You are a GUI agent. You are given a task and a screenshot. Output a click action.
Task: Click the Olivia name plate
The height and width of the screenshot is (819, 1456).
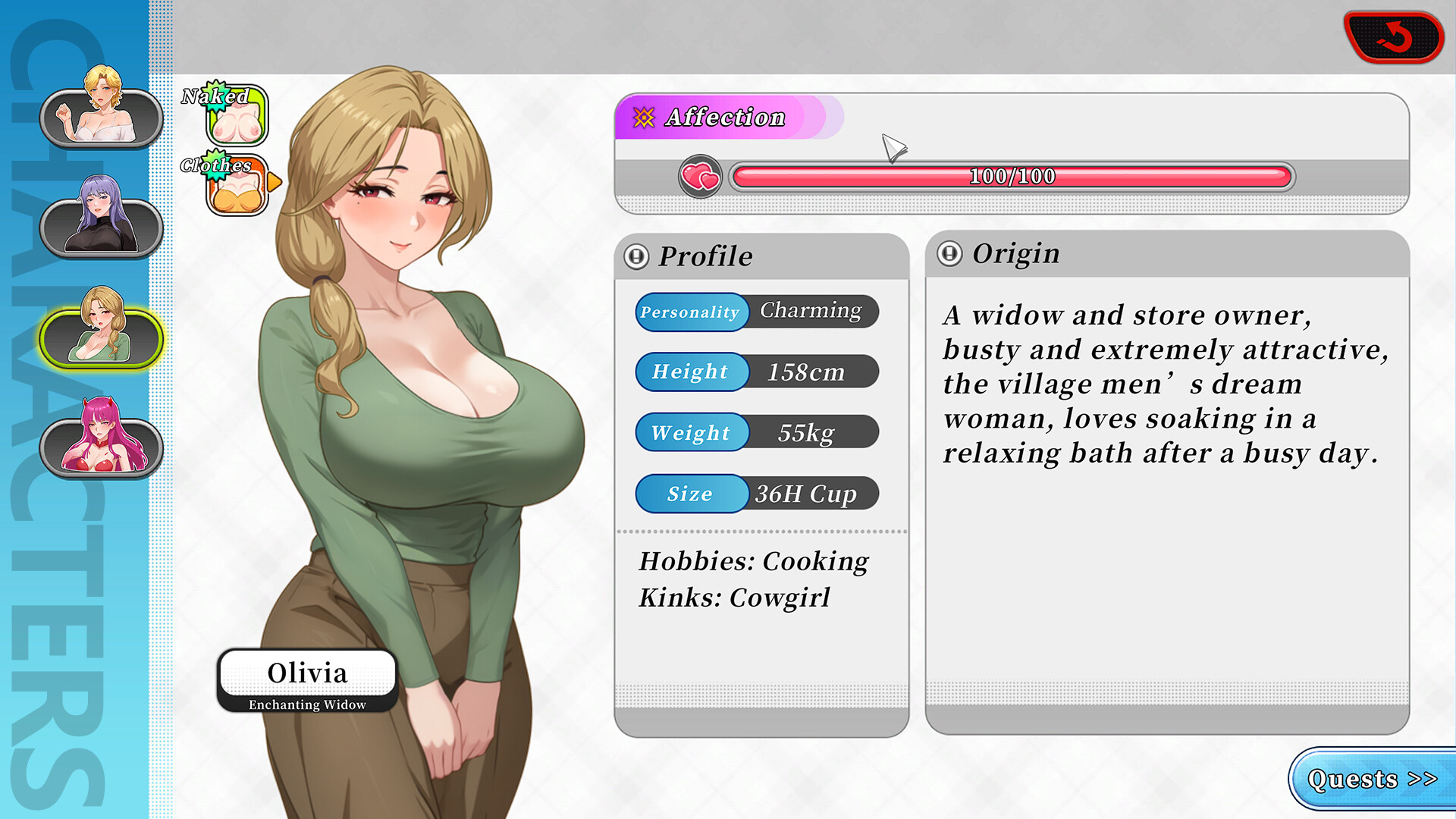(x=308, y=672)
